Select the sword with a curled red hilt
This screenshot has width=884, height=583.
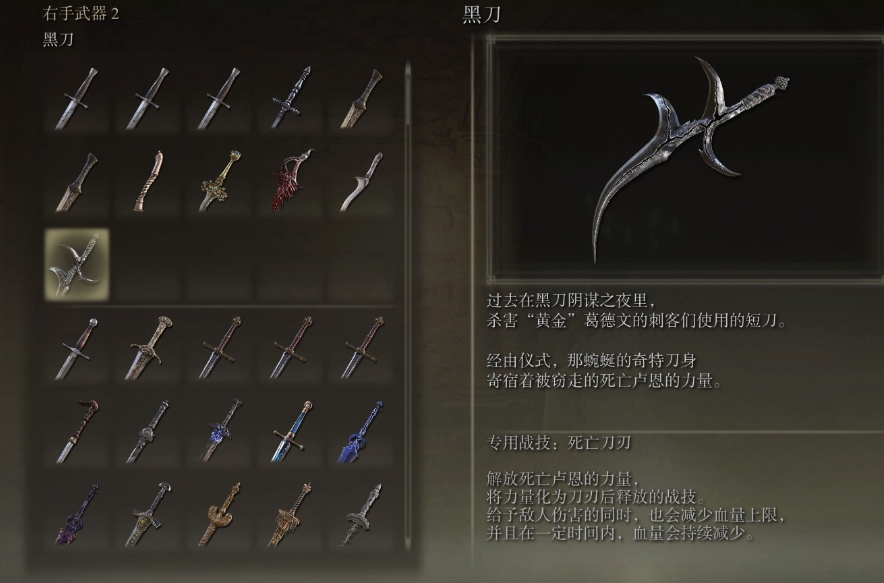point(77,430)
